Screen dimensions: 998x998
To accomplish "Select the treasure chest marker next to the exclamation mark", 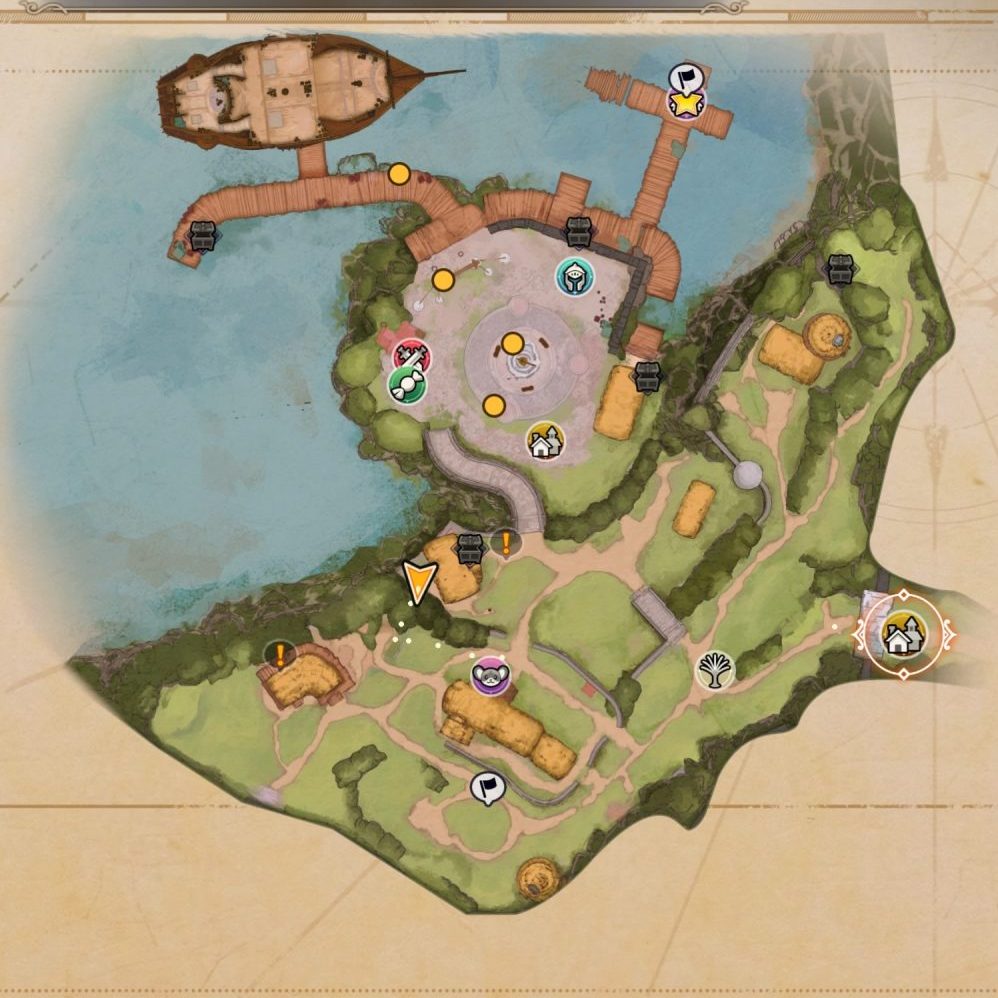I will click(x=470, y=547).
